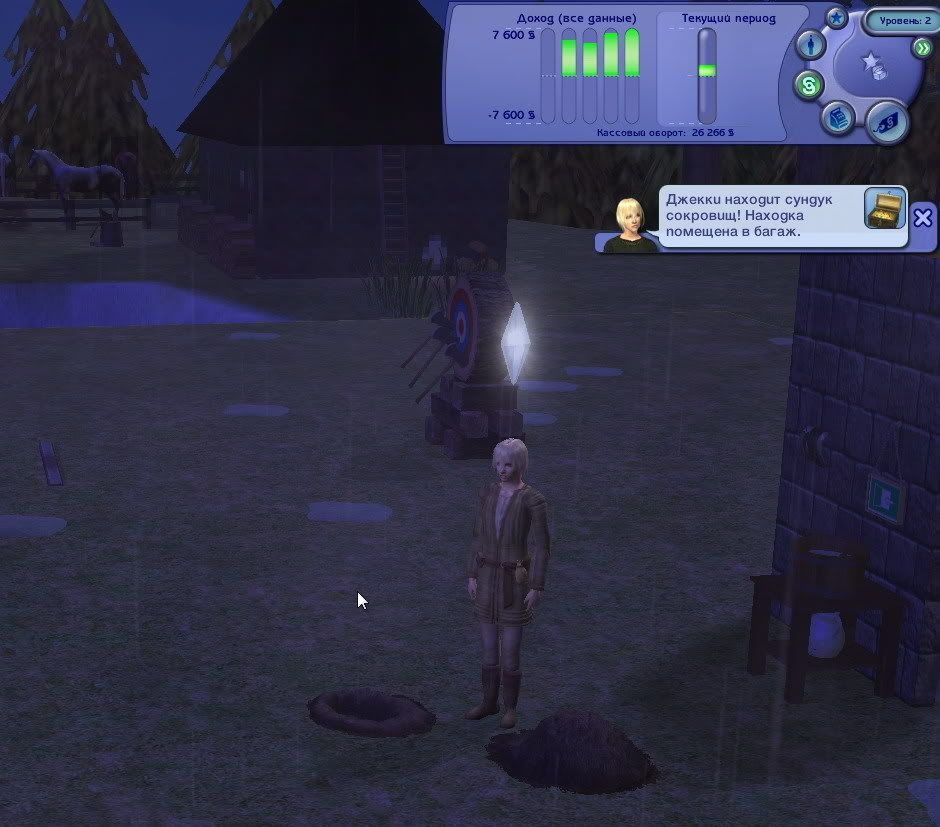Click the green dollar finance button
Viewport: 940px width, 827px height.
(808, 86)
